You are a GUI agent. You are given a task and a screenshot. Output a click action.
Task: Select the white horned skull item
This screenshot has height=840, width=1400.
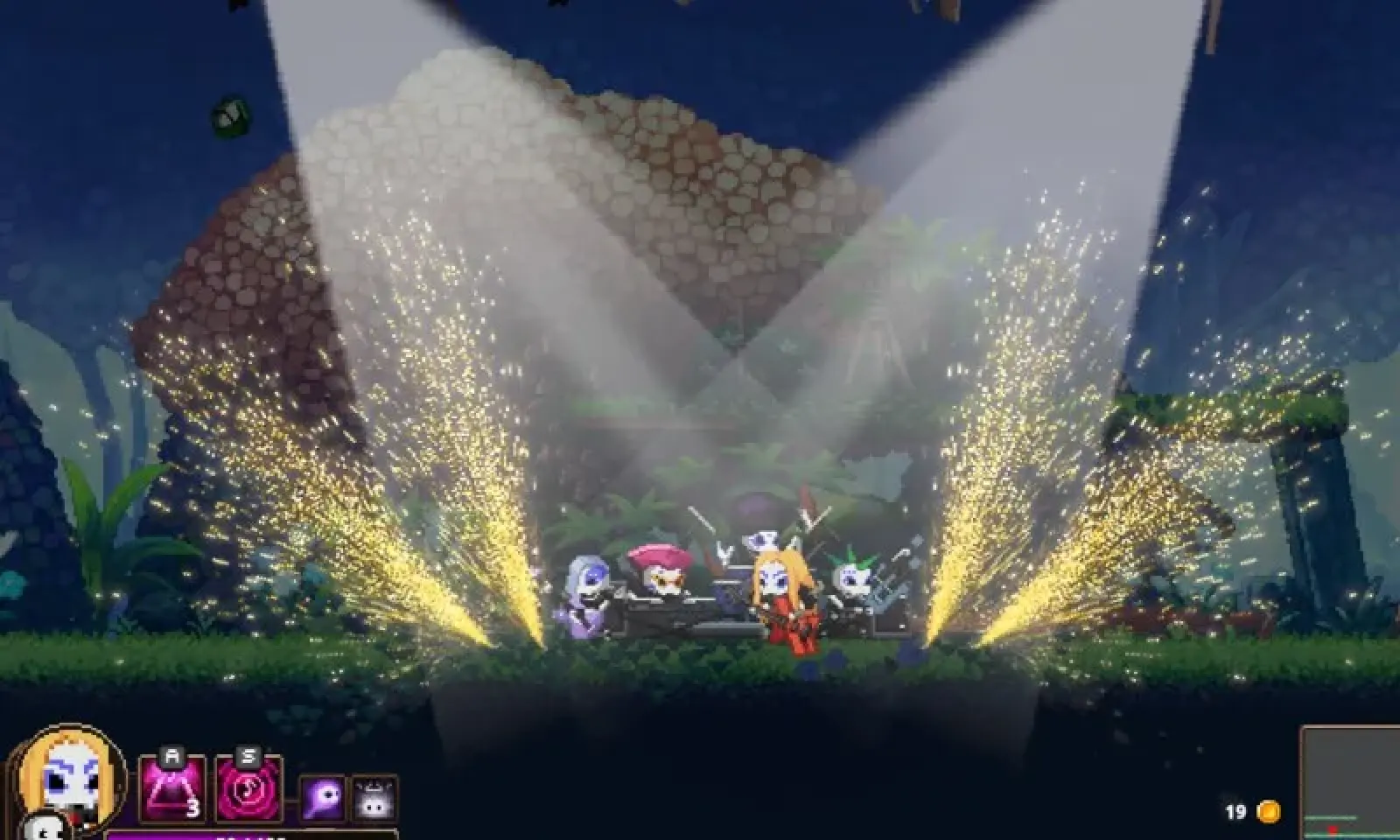(x=374, y=799)
